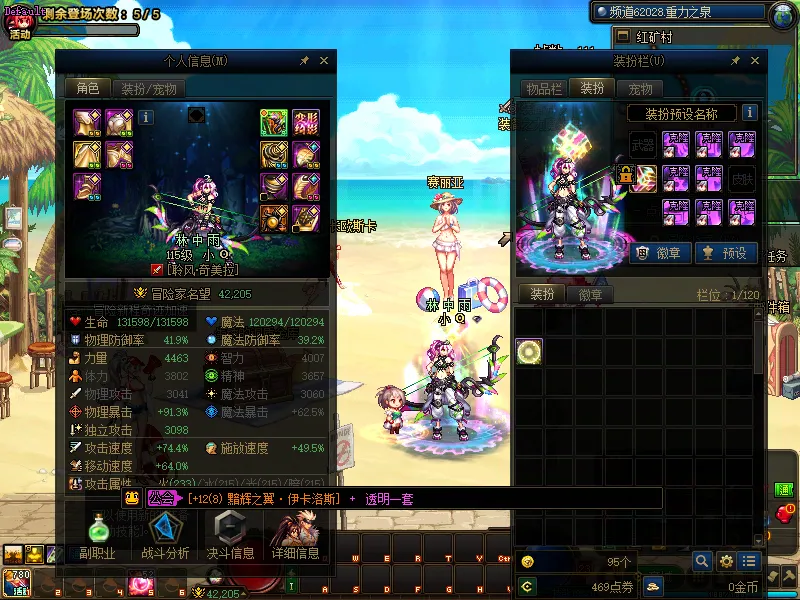Select the gold ring item in avatar inventory
Screen dimensions: 800x600
pyautogui.click(x=530, y=351)
